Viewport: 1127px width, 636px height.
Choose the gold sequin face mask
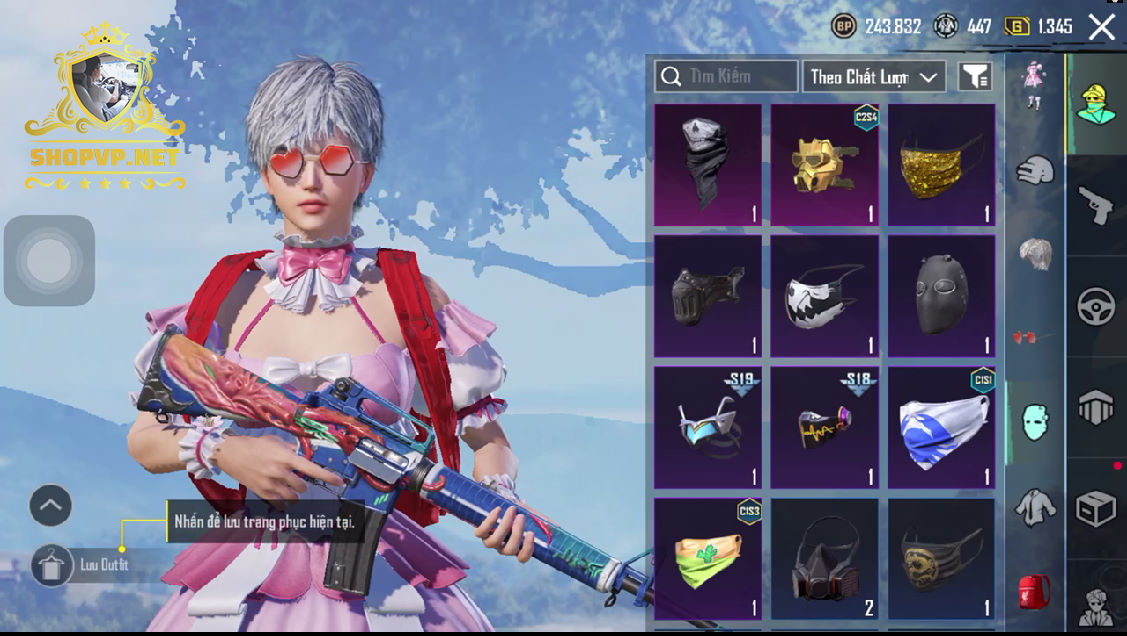(942, 165)
